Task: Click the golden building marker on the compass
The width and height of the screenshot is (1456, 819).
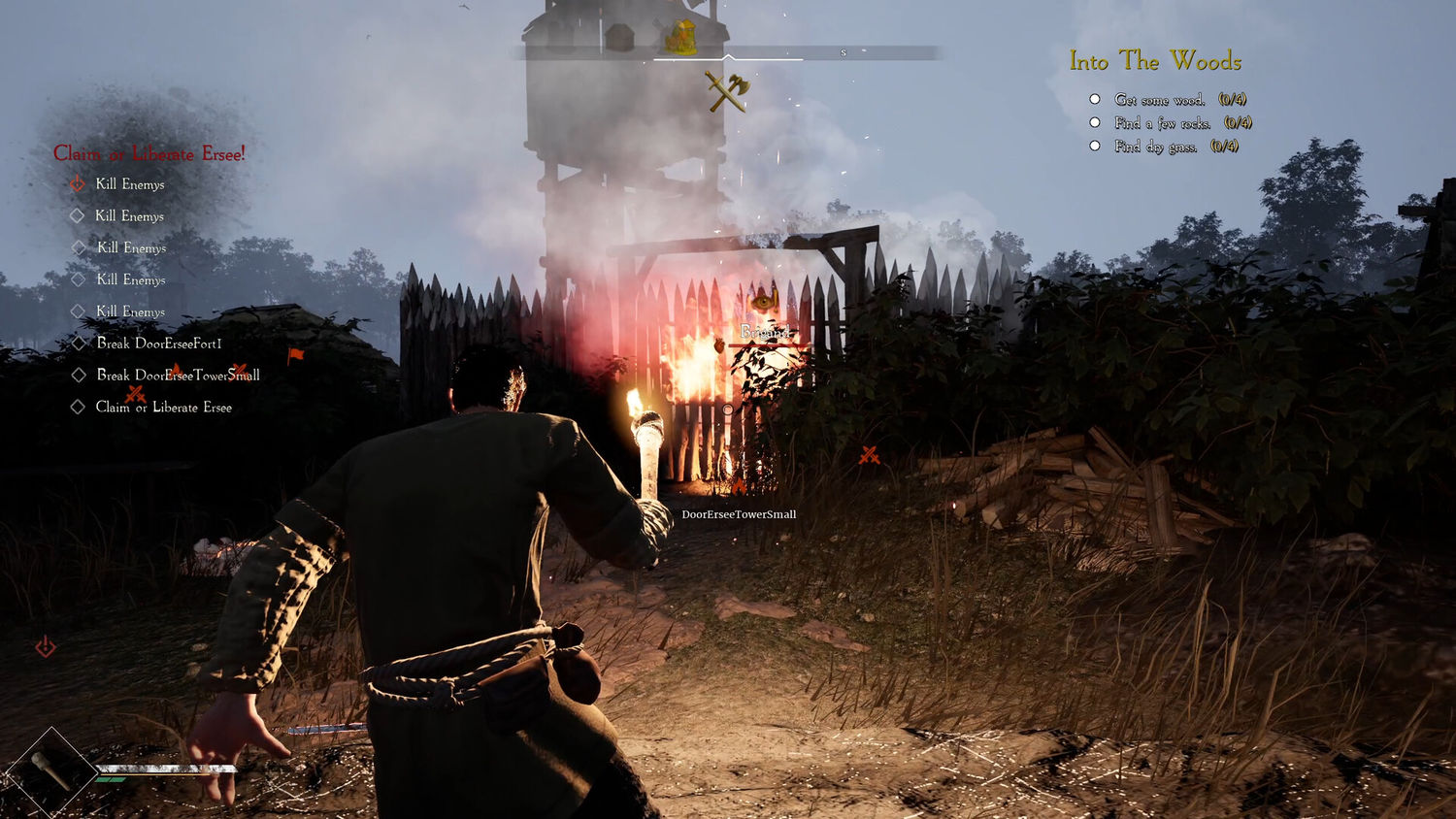Action: pyautogui.click(x=680, y=38)
